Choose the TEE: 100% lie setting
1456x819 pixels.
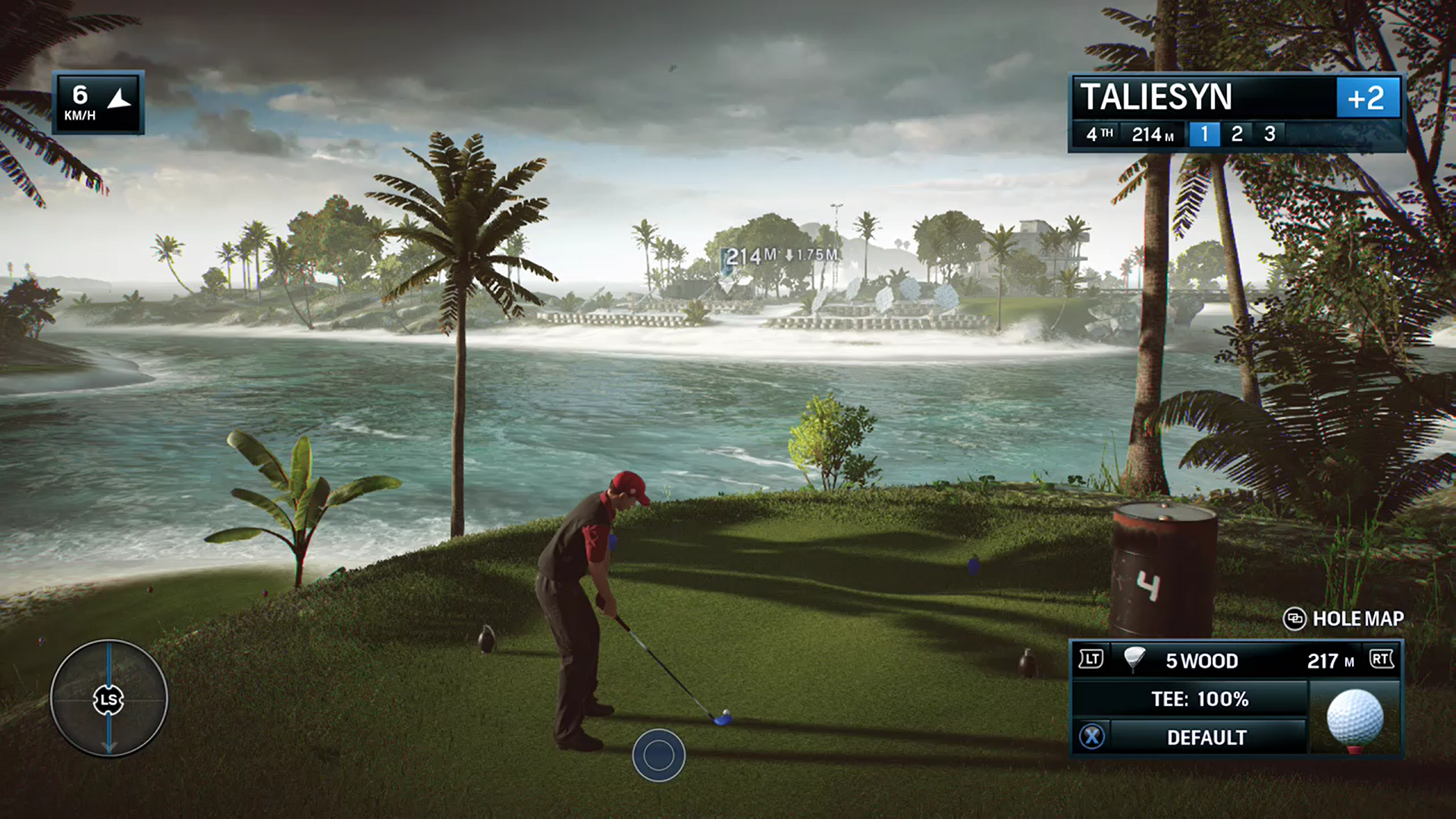click(x=1199, y=699)
